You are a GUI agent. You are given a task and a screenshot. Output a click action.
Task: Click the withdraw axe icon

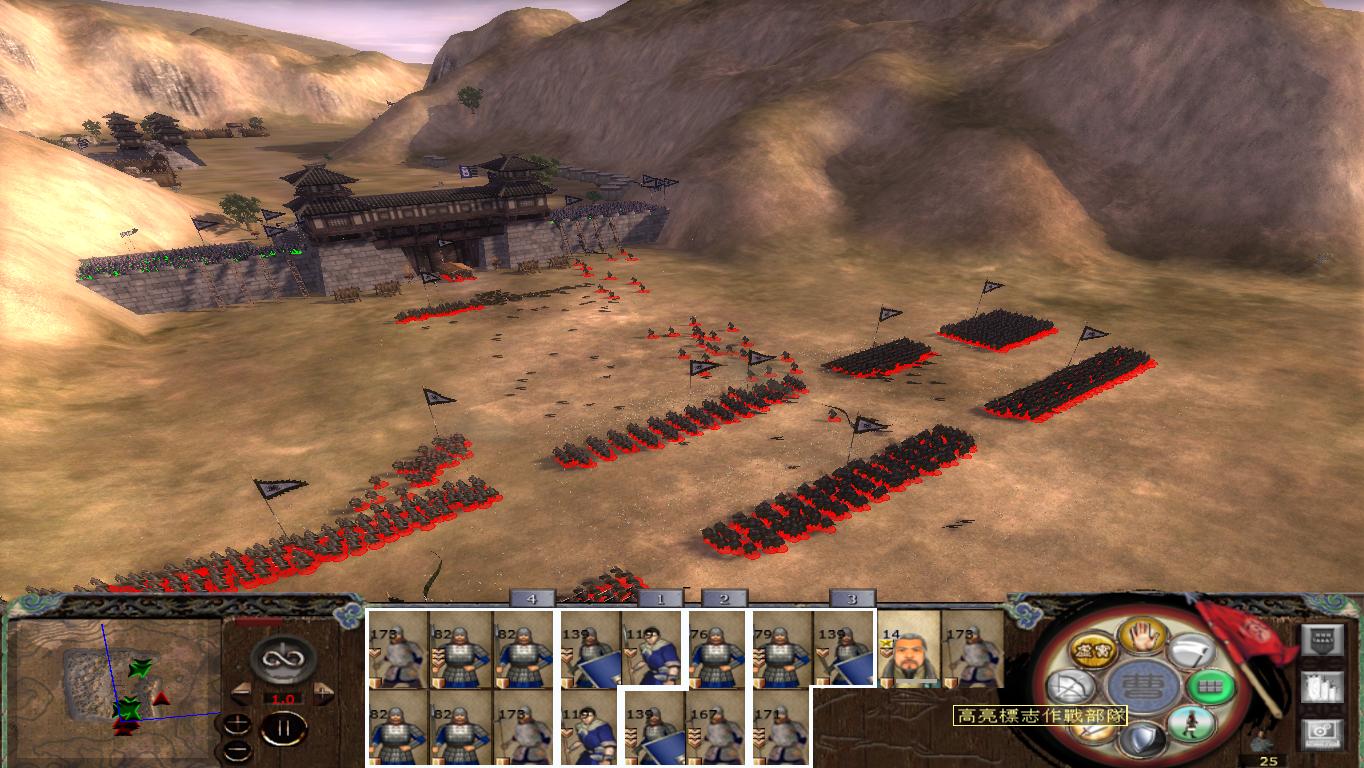pyautogui.click(x=1190, y=651)
